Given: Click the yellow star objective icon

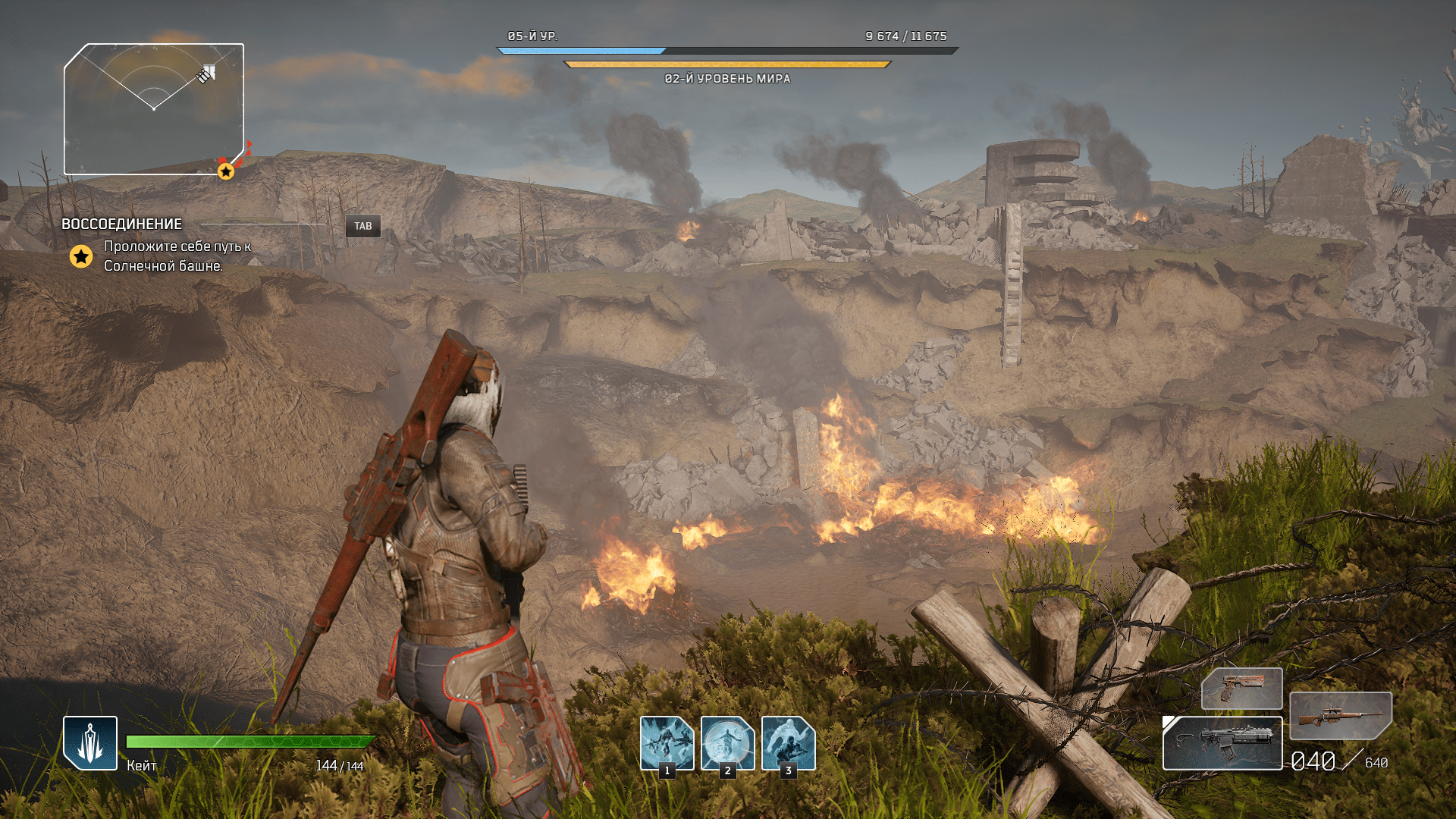Looking at the screenshot, I should 81,257.
